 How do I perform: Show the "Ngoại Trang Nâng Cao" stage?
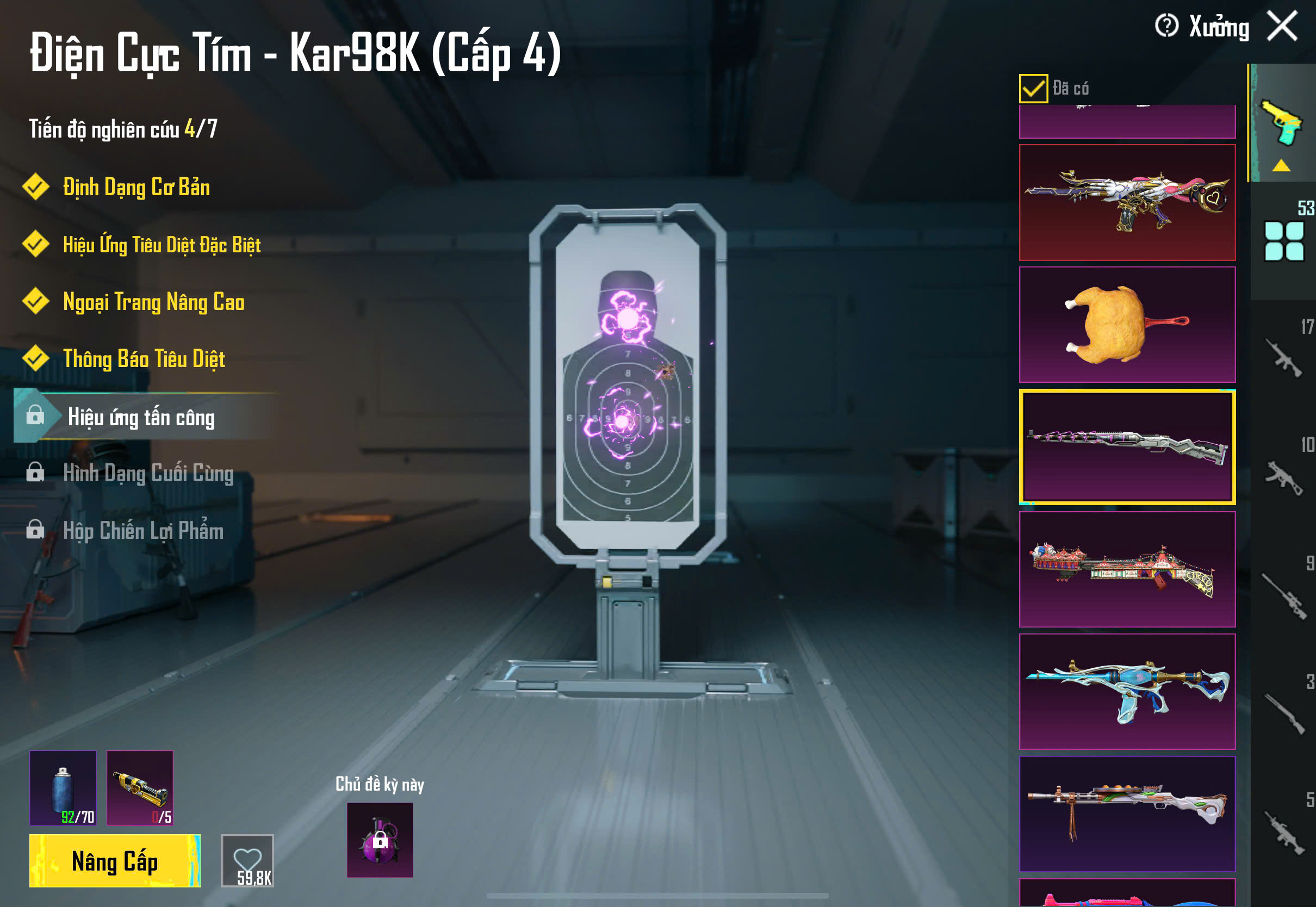153,302
